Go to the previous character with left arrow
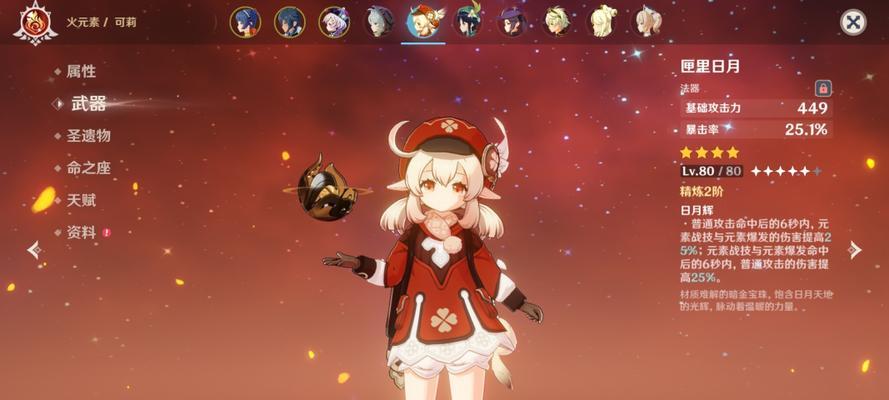The height and width of the screenshot is (400, 889). point(34,249)
